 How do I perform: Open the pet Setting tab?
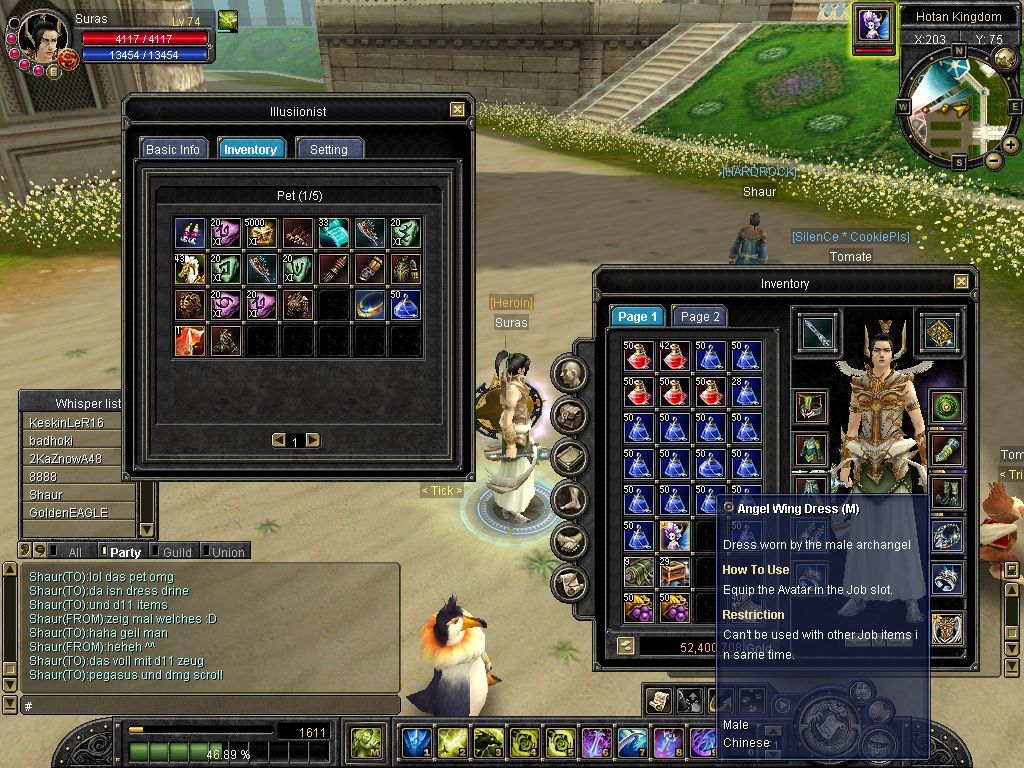[328, 149]
